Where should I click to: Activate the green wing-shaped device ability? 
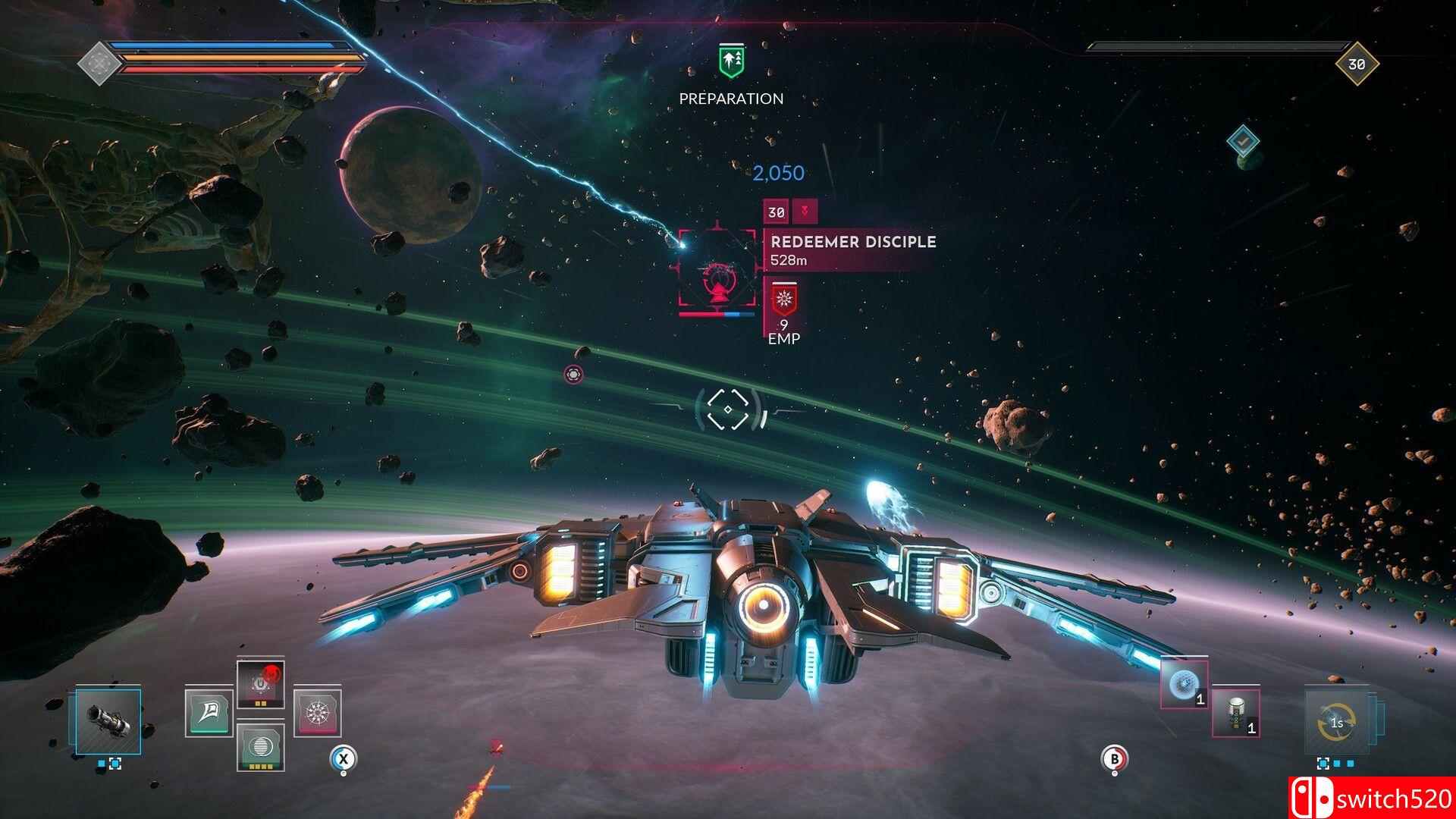[x=209, y=714]
